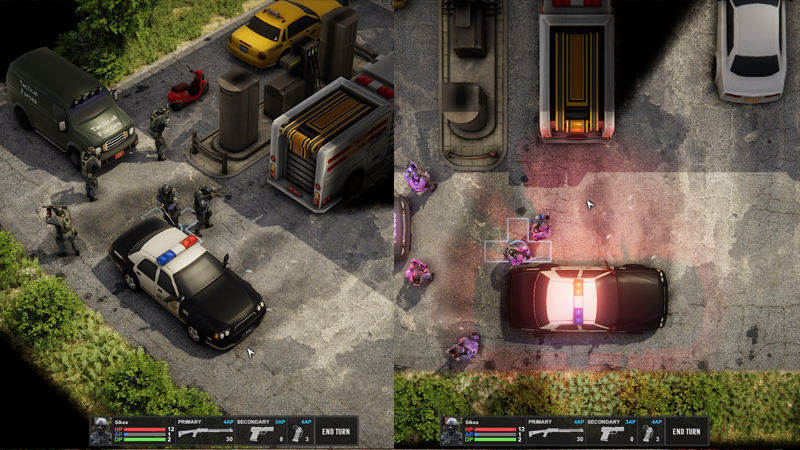End the turn in the isometric view HUD

pos(336,432)
